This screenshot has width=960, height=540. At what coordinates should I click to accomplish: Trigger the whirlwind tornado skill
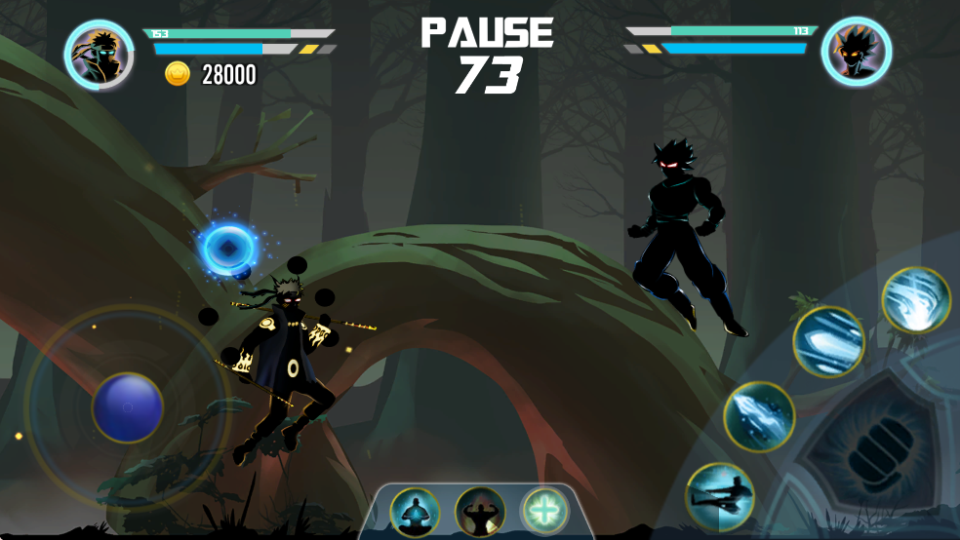[916, 300]
